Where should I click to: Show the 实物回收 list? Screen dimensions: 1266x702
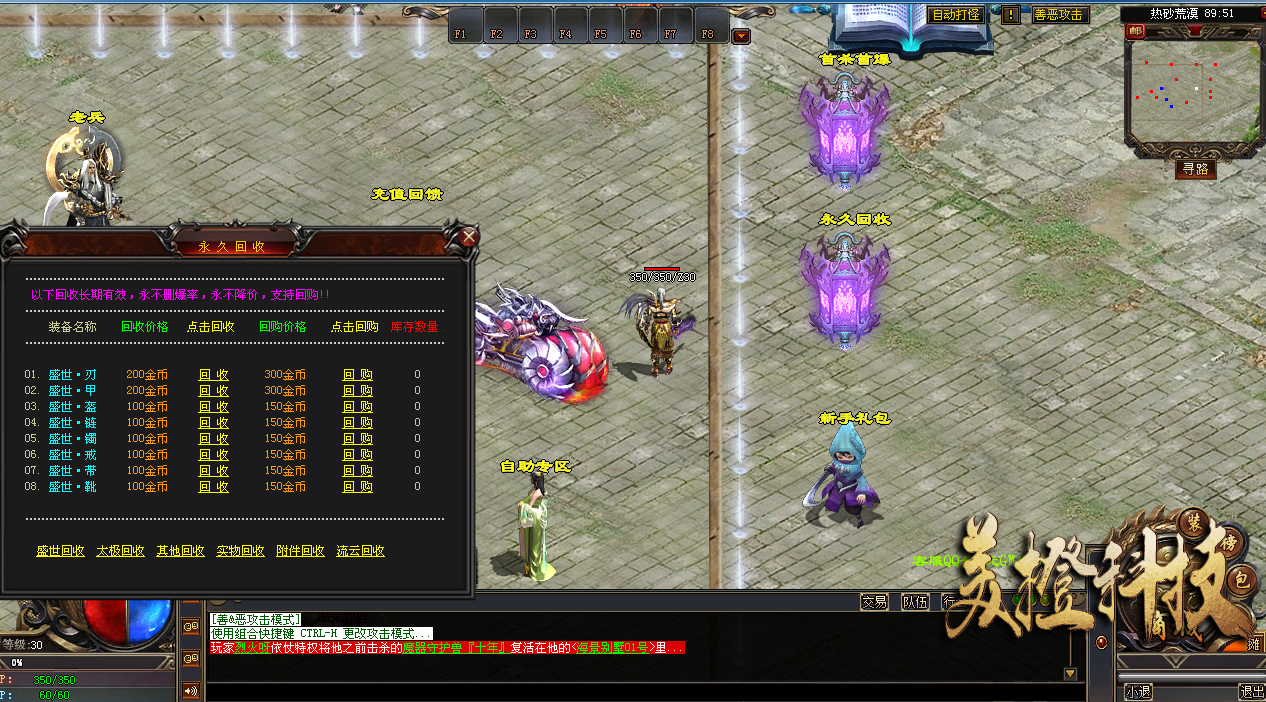pos(240,551)
